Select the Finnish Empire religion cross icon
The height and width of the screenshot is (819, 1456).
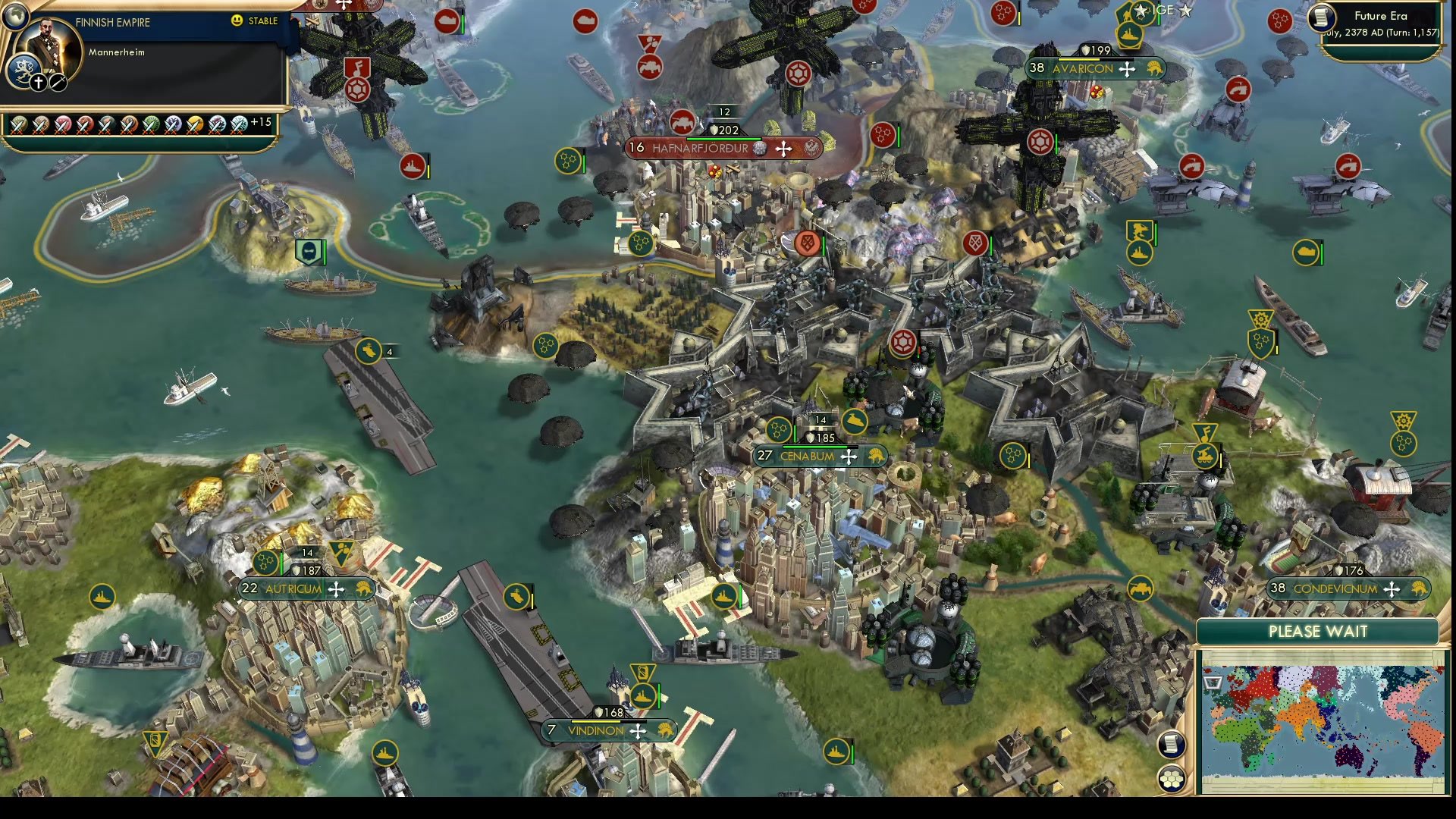click(x=38, y=82)
